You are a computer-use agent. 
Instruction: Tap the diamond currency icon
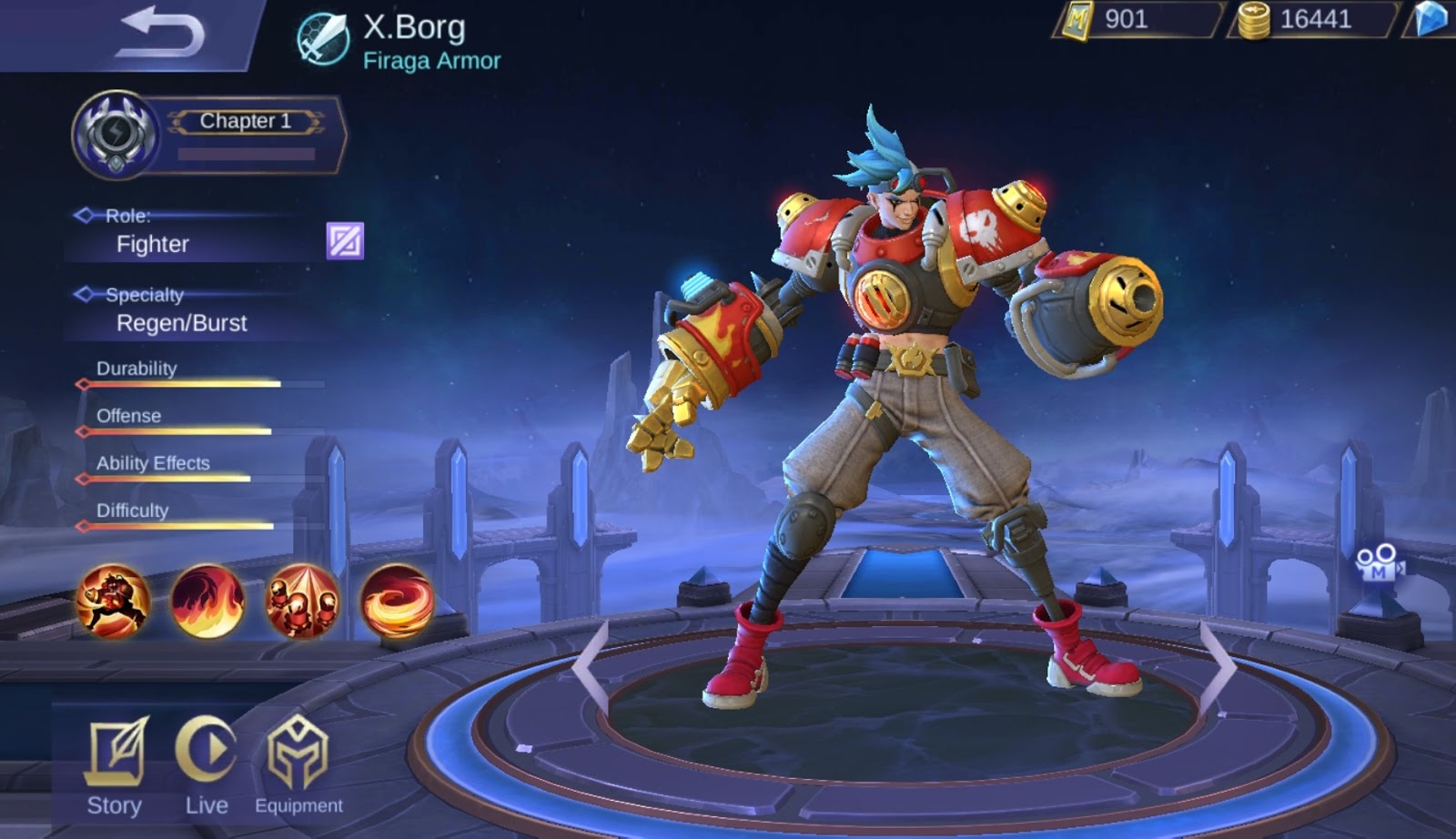point(1431,20)
